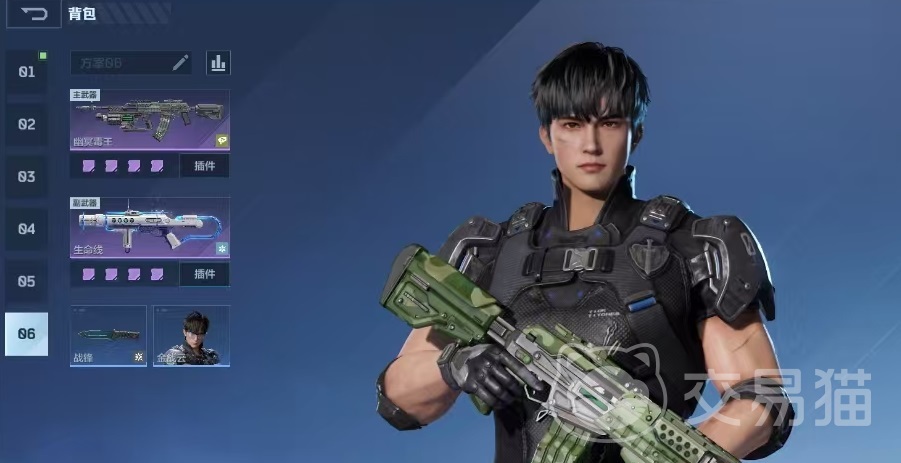901x463 pixels.
Task: Switch to loadout tab 03
Action: tap(26, 177)
